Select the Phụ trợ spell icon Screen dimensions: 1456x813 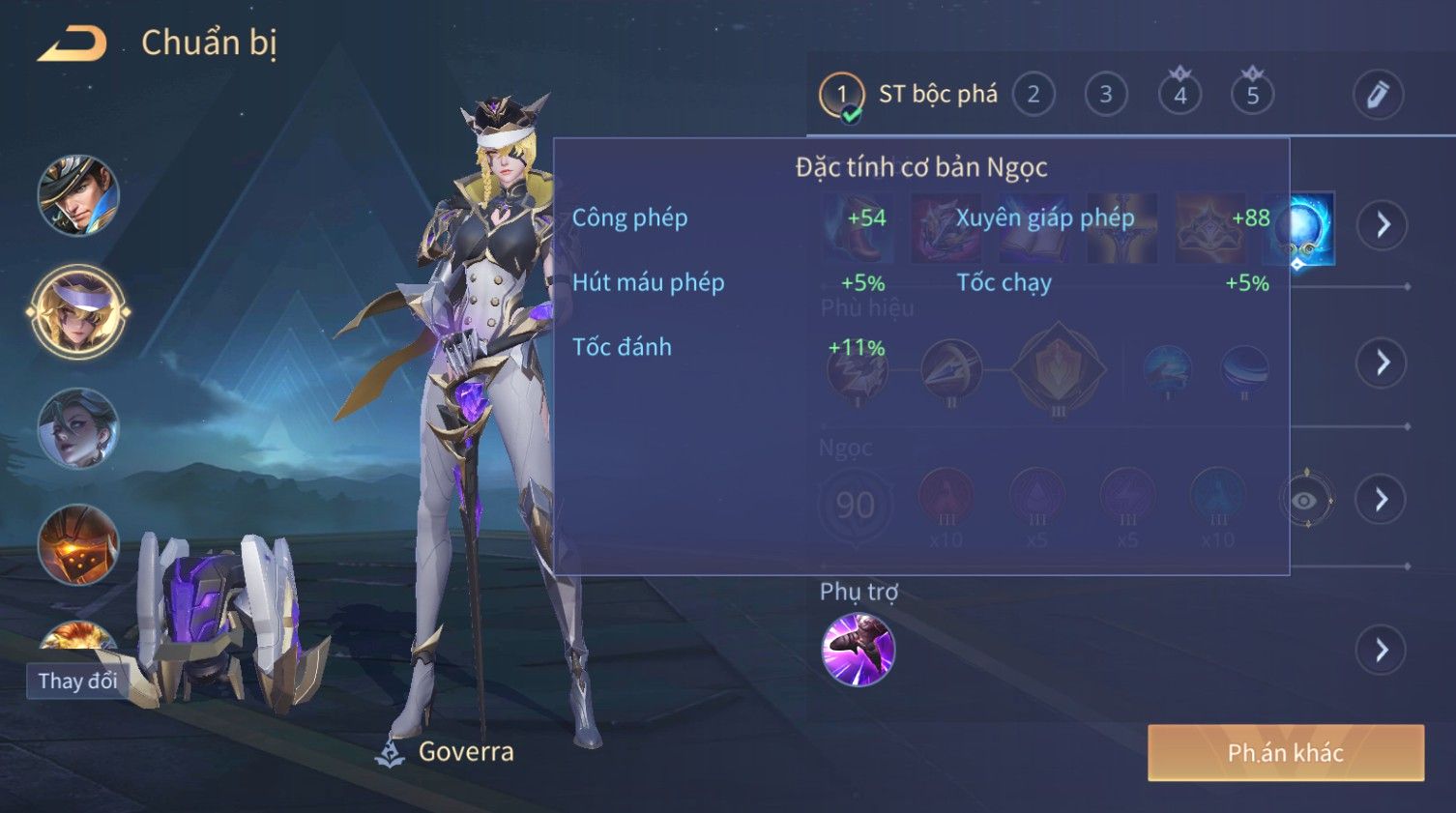858,650
